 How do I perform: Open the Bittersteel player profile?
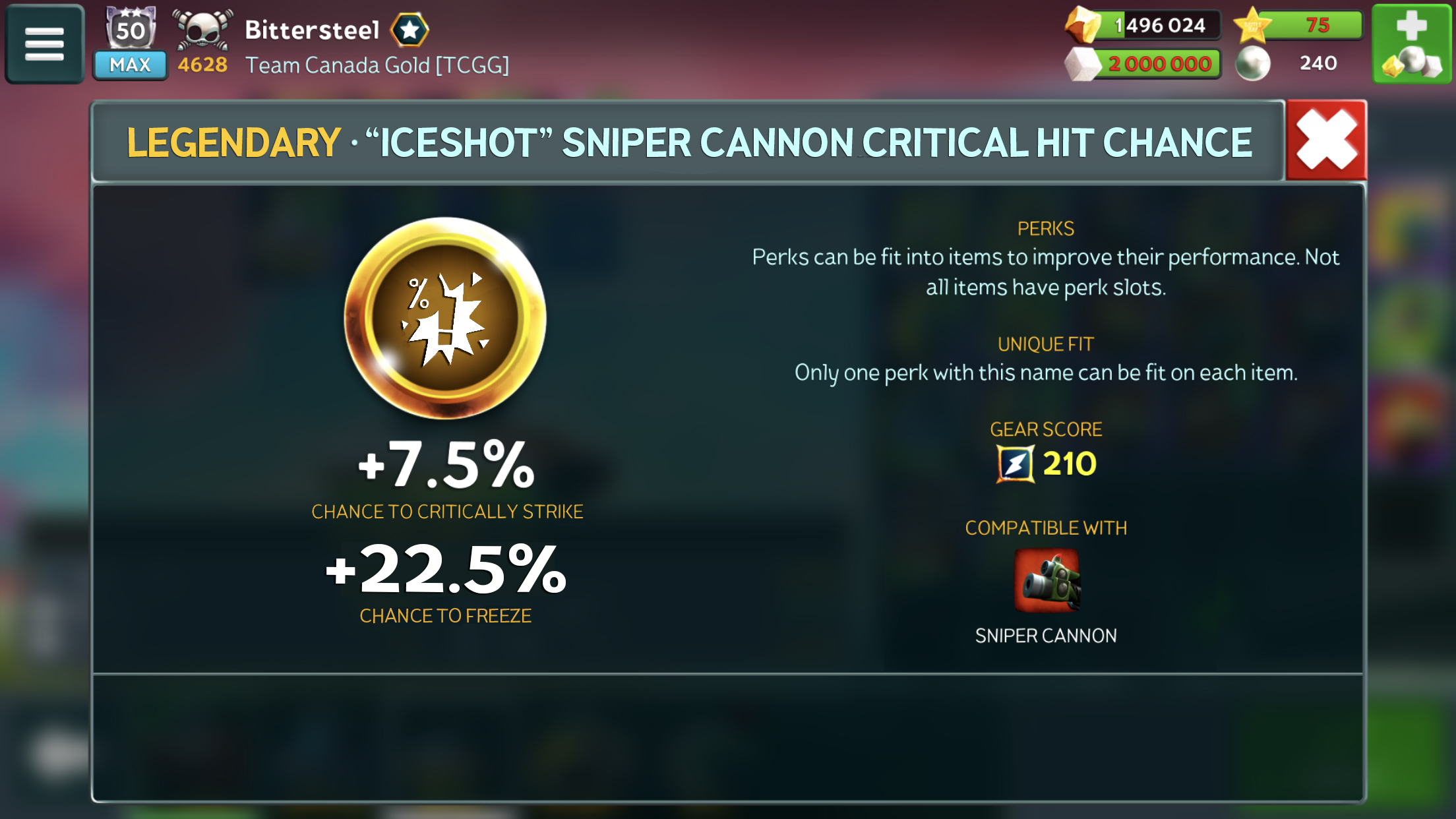pos(312,30)
